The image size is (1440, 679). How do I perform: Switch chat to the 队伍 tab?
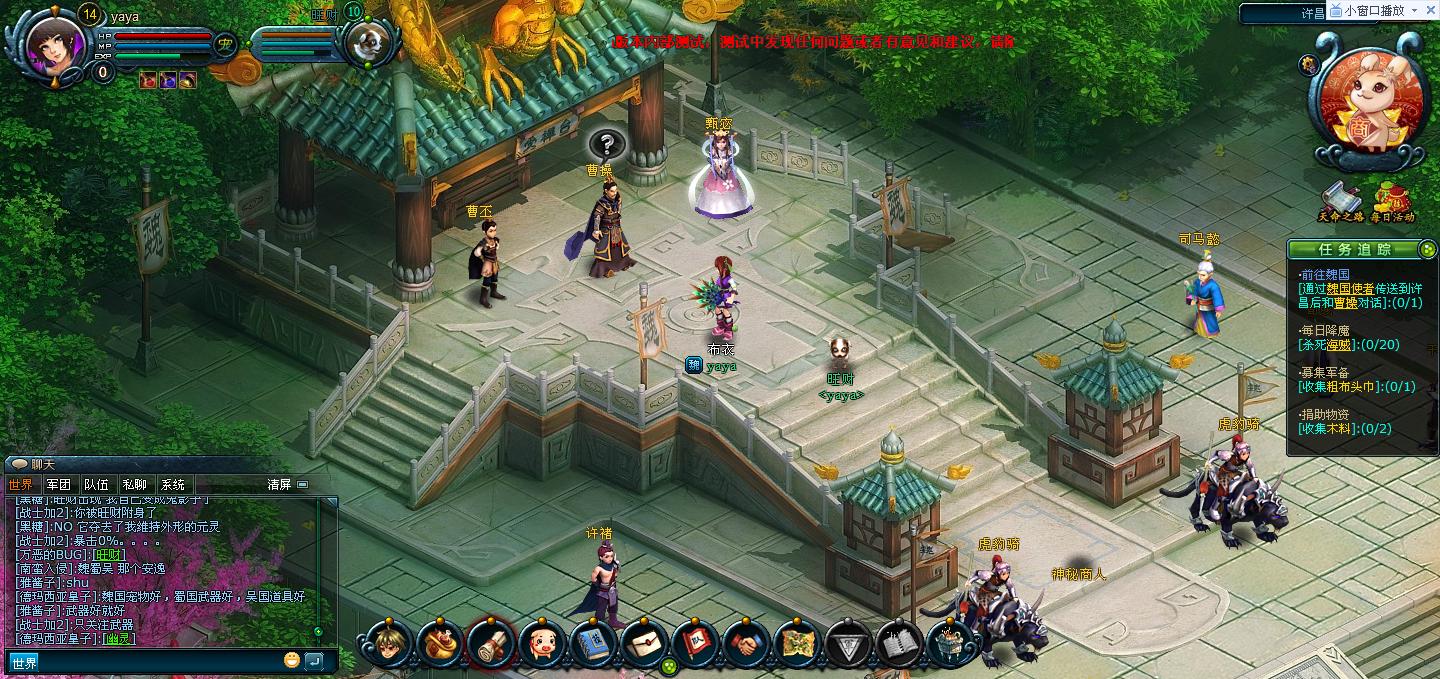coord(96,485)
